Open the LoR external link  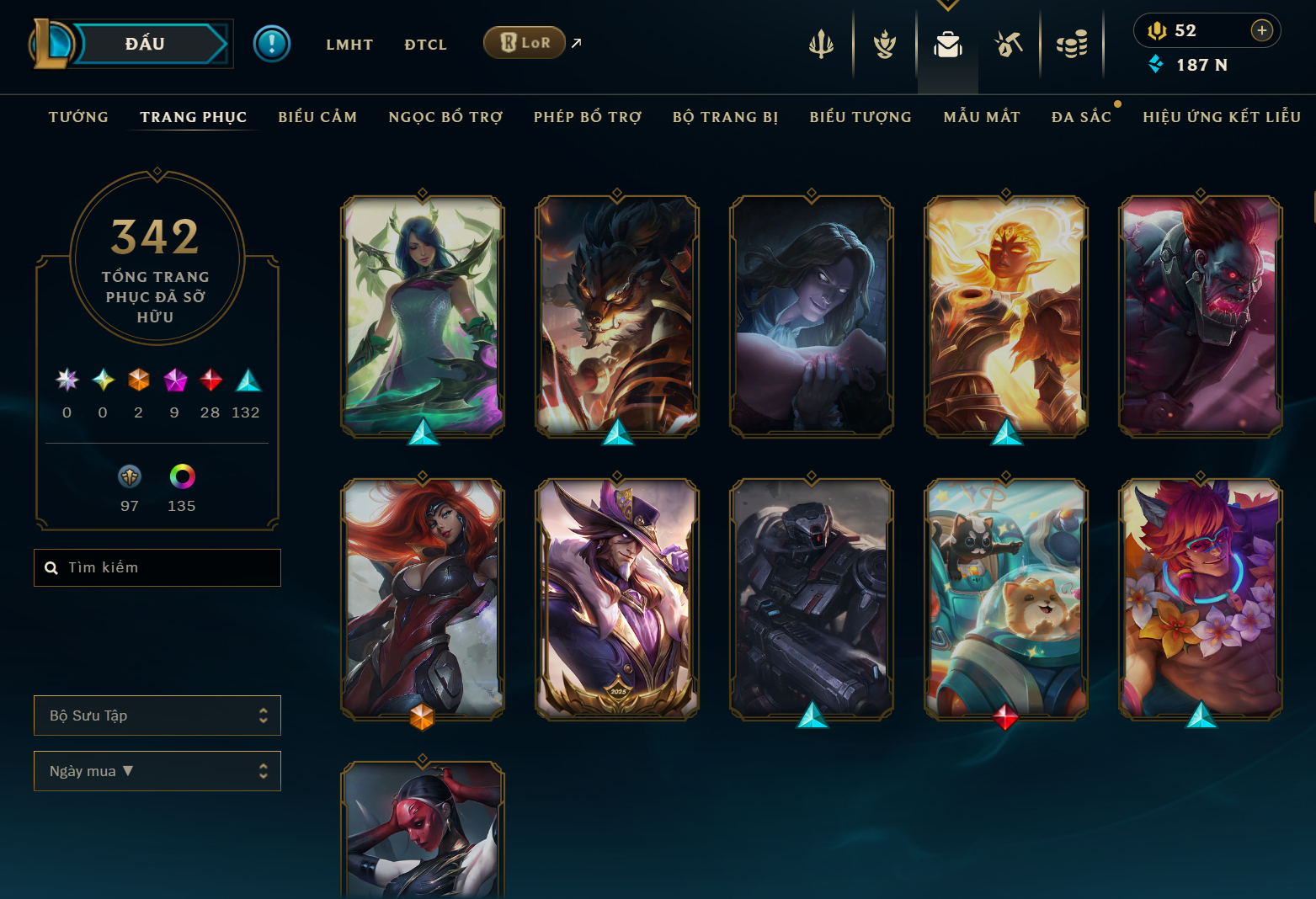525,41
